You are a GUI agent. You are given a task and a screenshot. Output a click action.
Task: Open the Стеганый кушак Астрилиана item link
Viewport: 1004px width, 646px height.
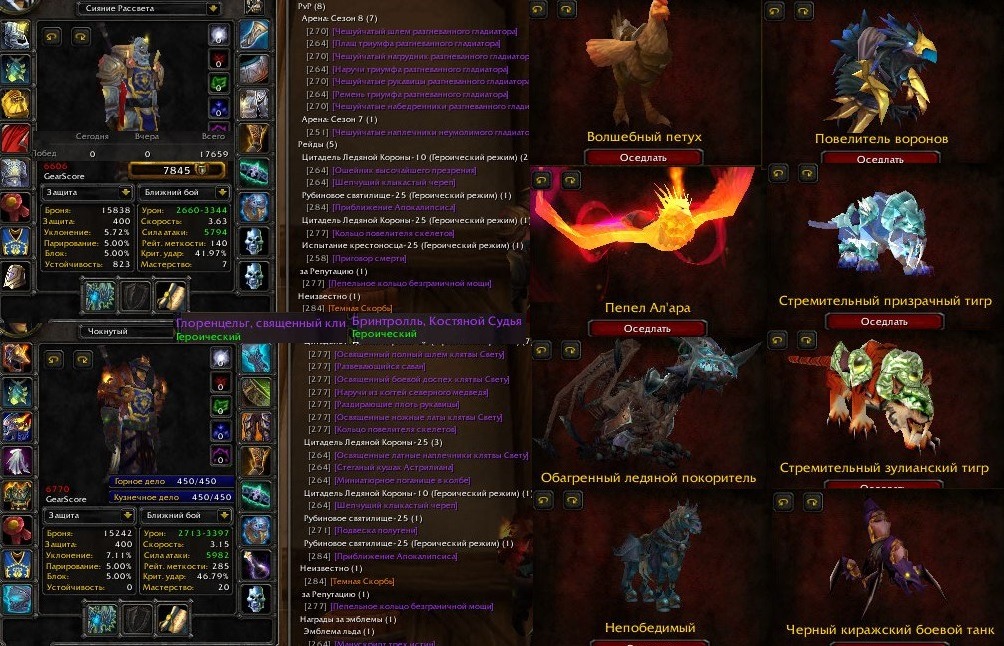coord(400,467)
